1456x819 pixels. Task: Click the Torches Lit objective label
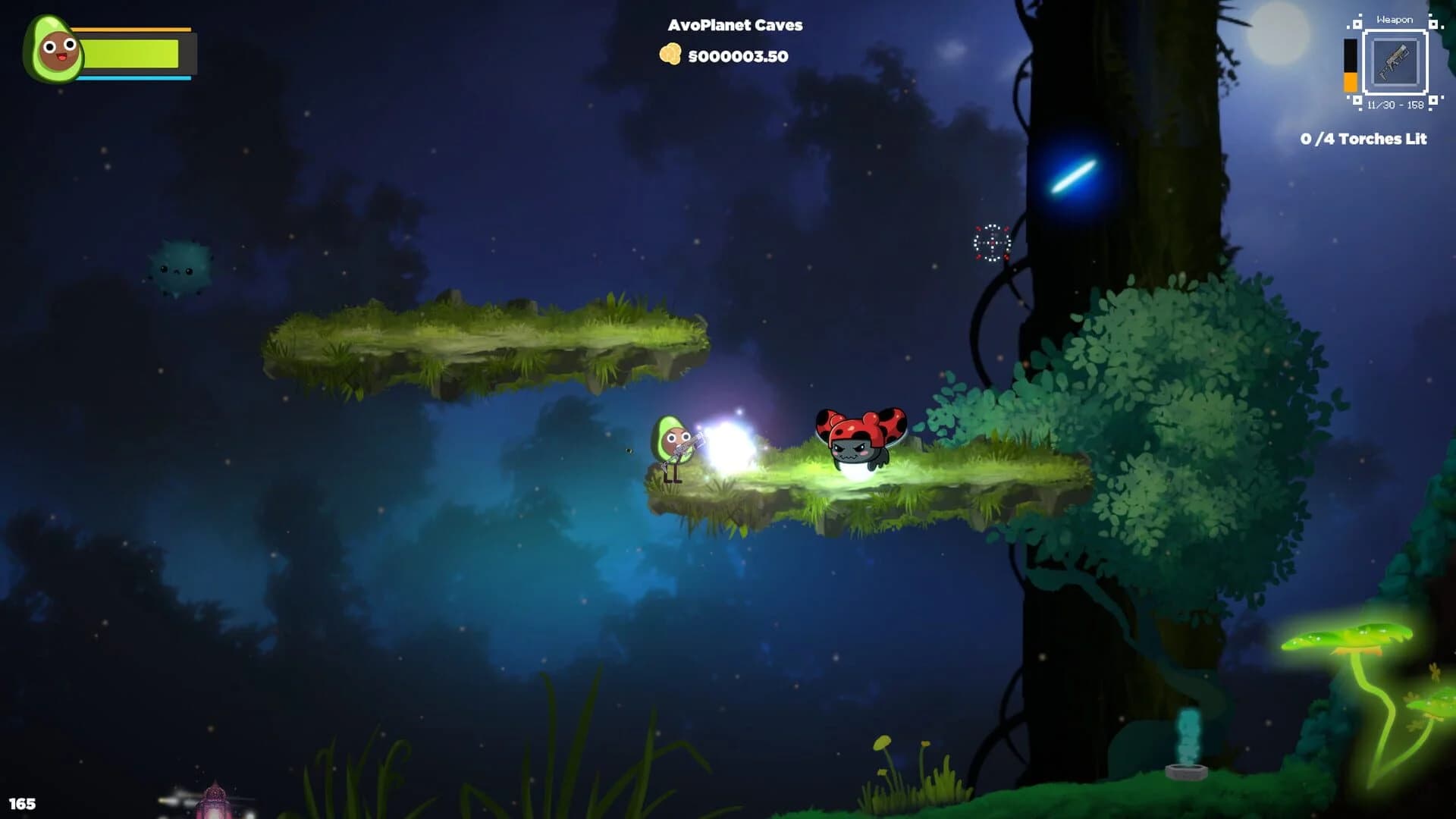(1388, 140)
